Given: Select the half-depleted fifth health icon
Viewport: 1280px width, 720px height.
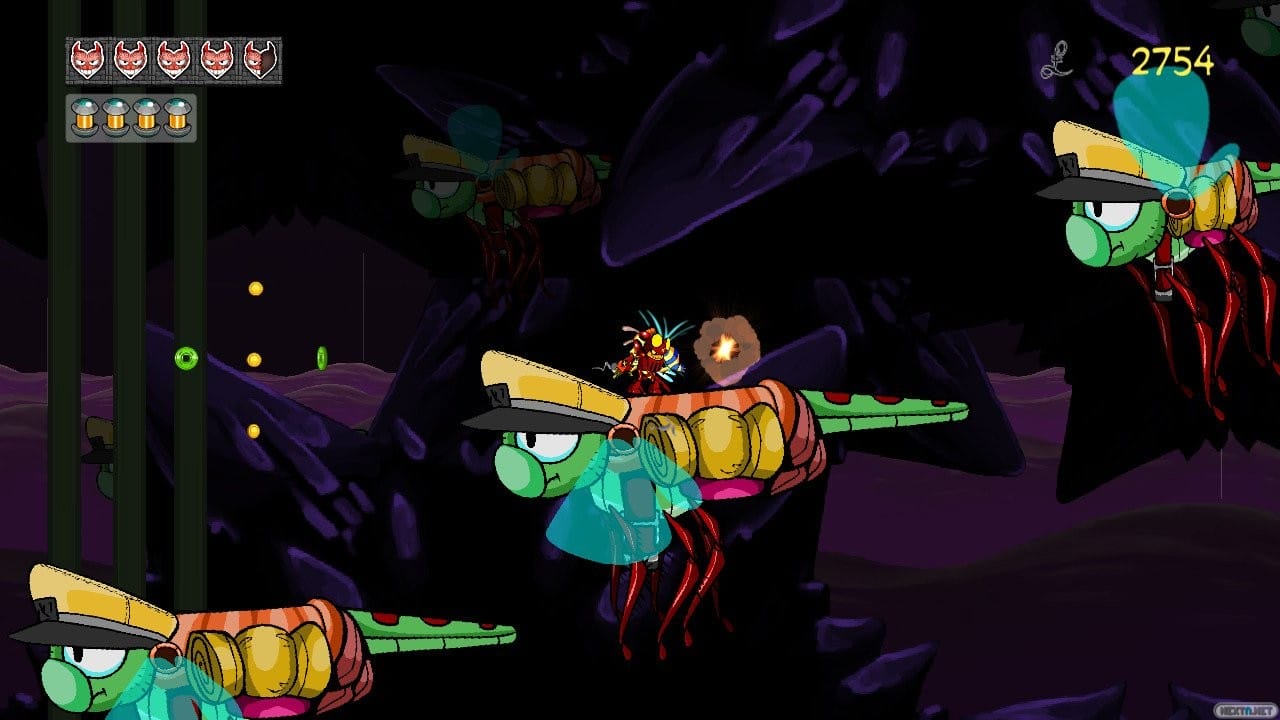Looking at the screenshot, I should pyautogui.click(x=260, y=59).
